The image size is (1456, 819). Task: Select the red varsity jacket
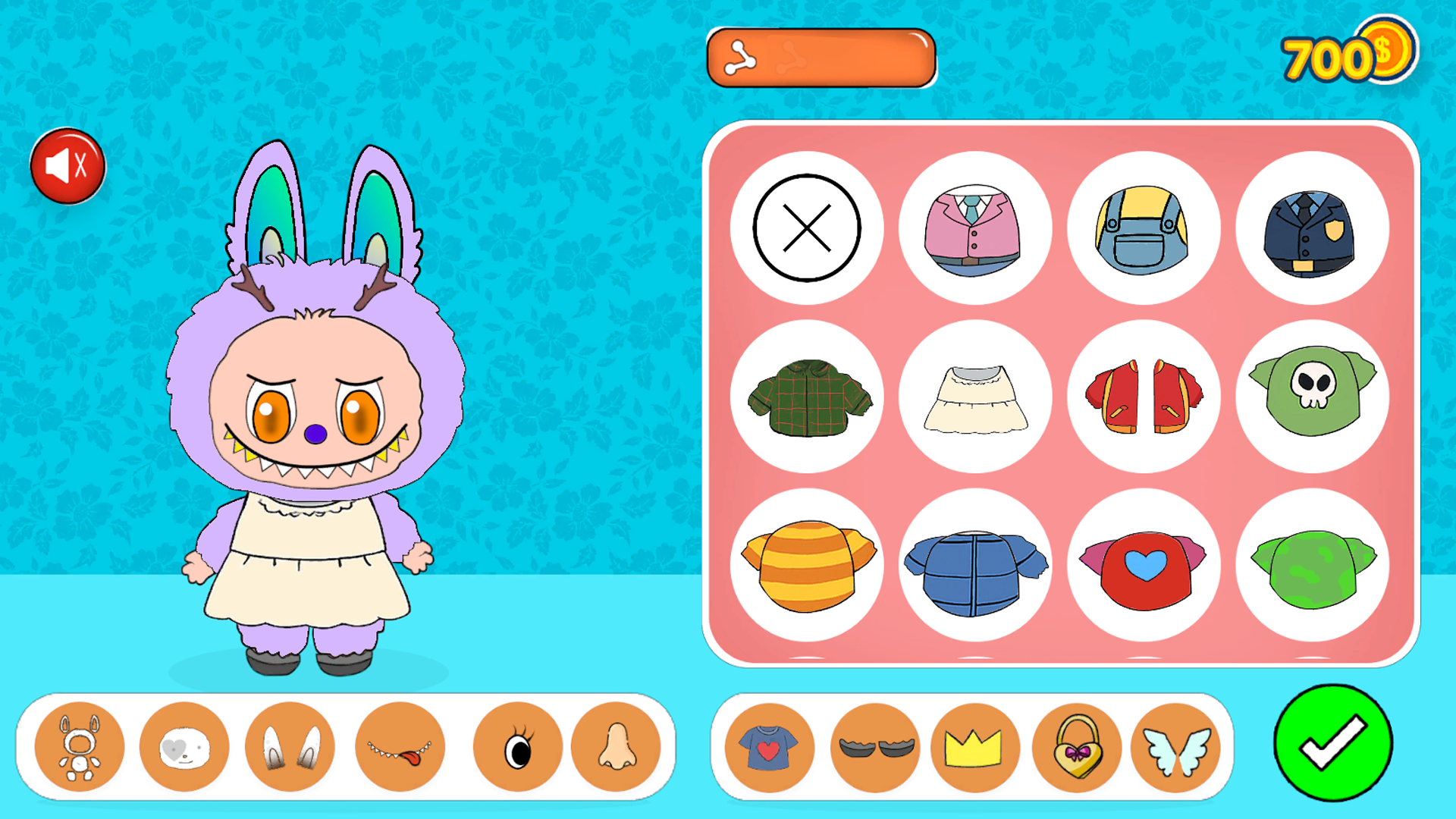1144,396
